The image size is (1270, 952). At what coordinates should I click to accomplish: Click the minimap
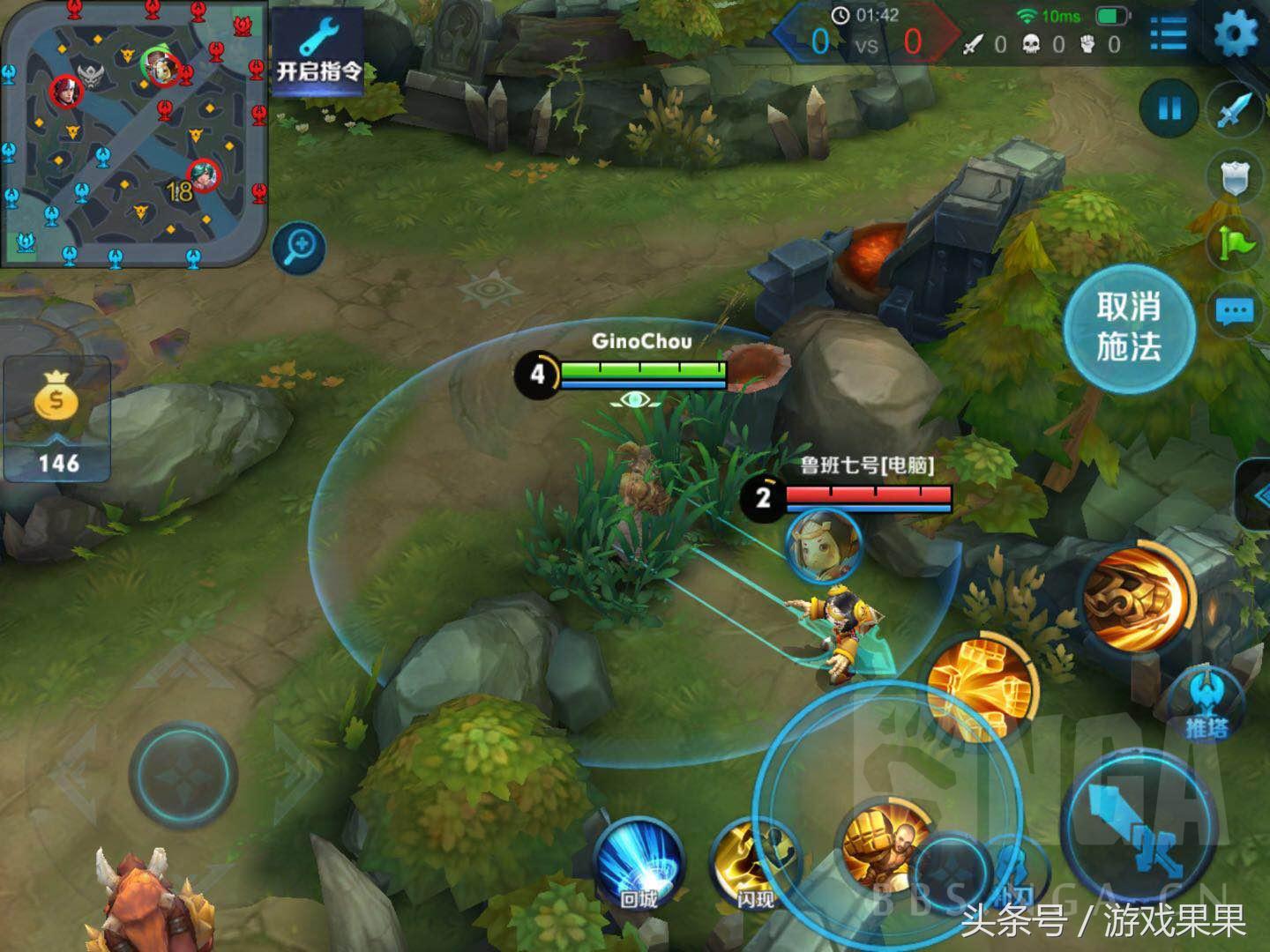click(134, 132)
